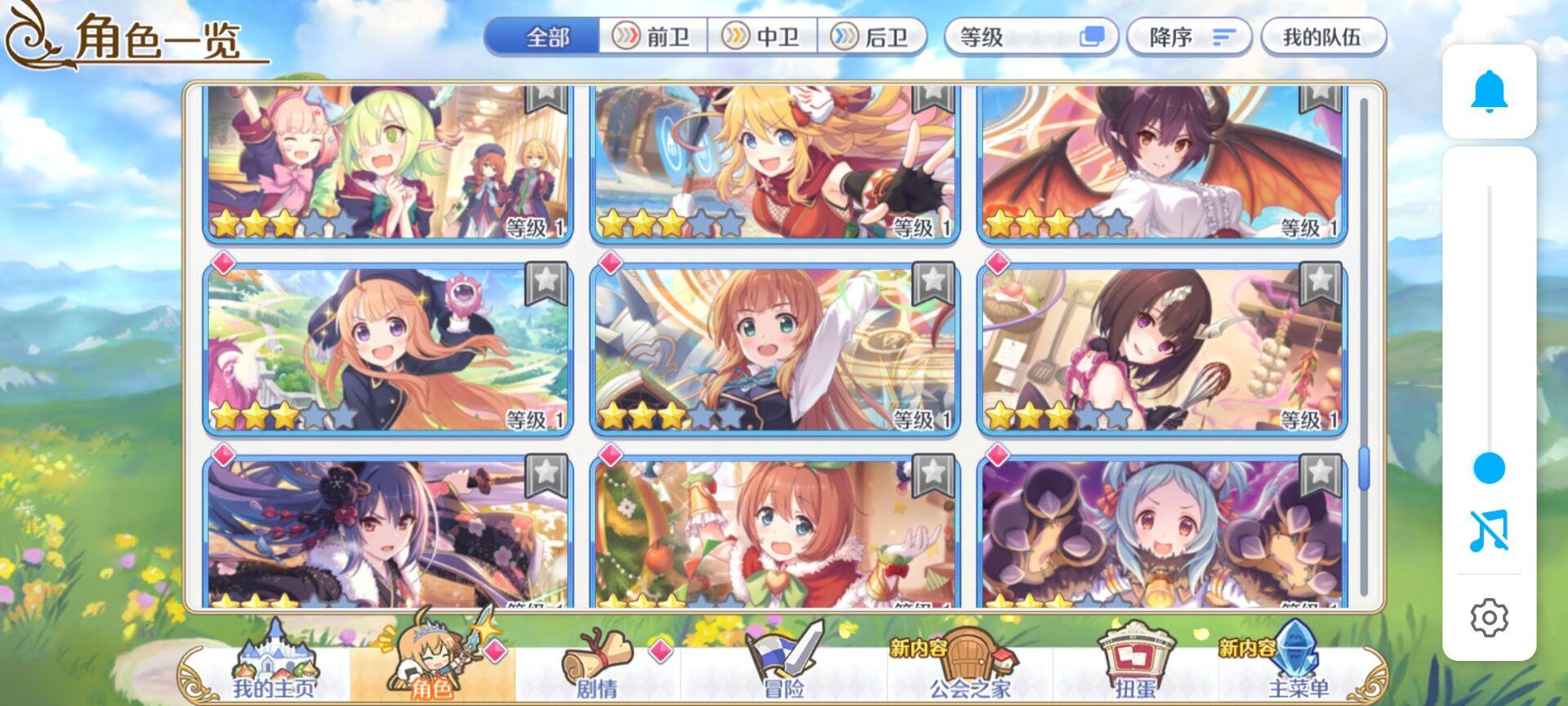This screenshot has width=1568, height=706.
Task: Open the 扭蛋 gacha machine icon
Action: (1134, 660)
